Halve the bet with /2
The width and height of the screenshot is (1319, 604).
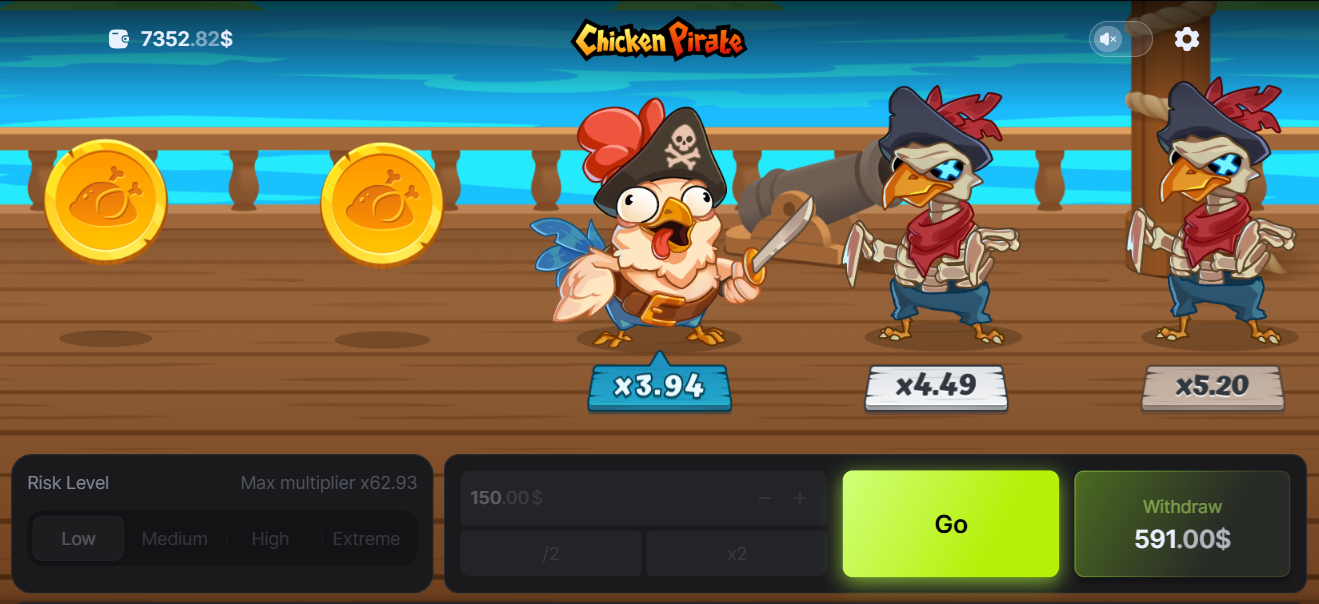pyautogui.click(x=550, y=554)
